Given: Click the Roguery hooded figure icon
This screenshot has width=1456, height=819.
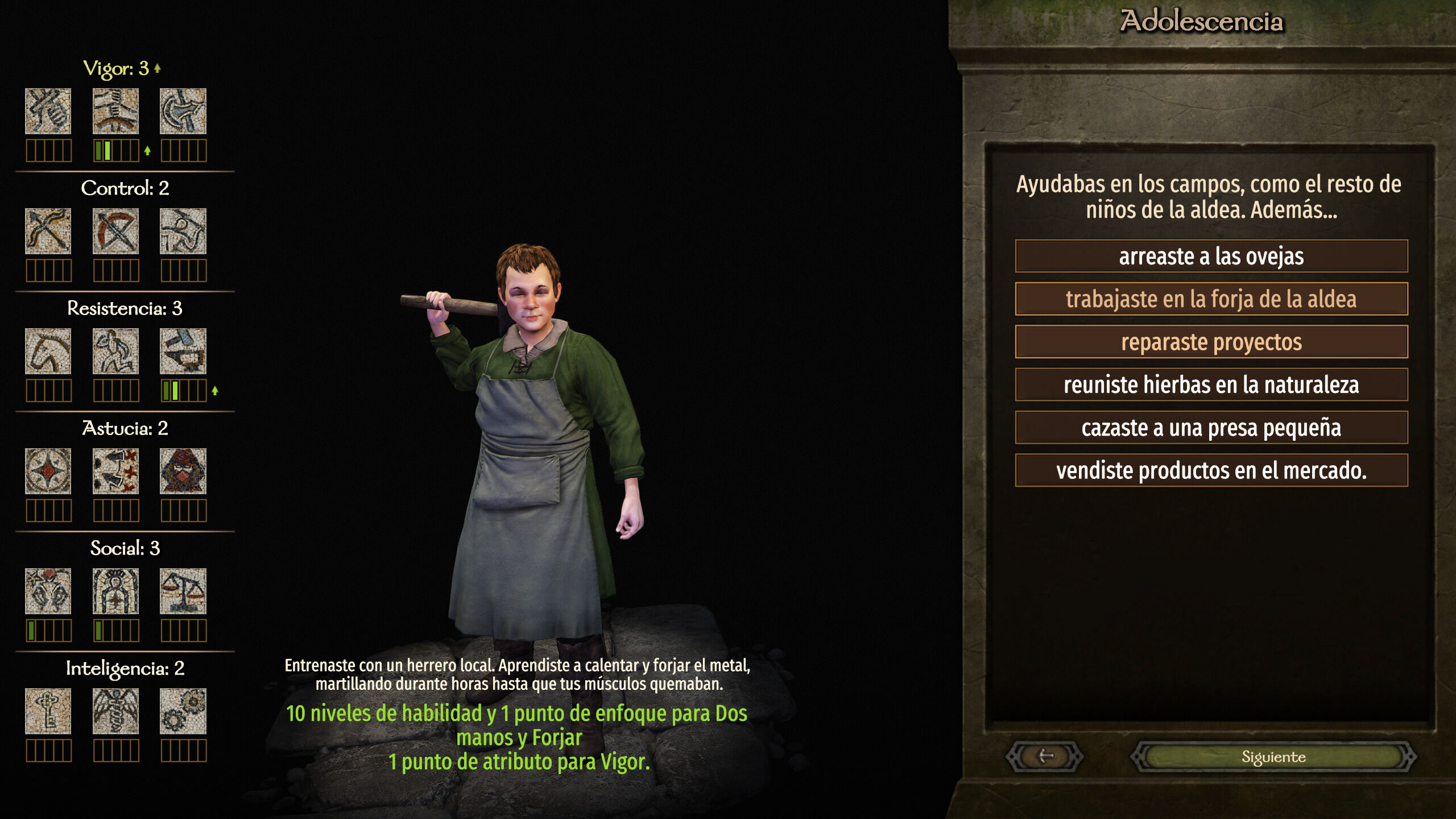Looking at the screenshot, I should [183, 471].
